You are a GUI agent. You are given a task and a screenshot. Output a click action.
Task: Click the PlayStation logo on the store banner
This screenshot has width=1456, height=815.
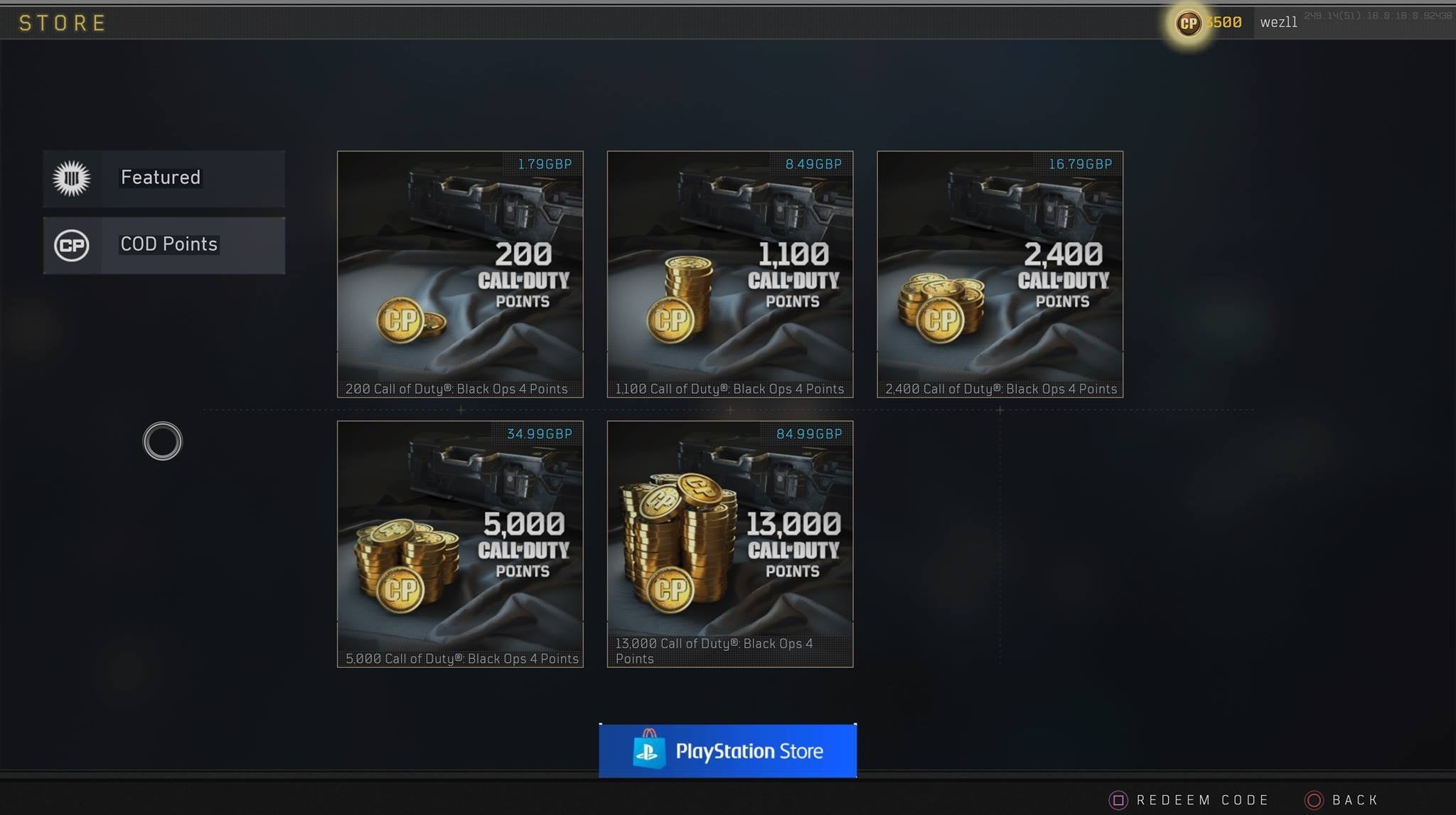click(x=651, y=750)
